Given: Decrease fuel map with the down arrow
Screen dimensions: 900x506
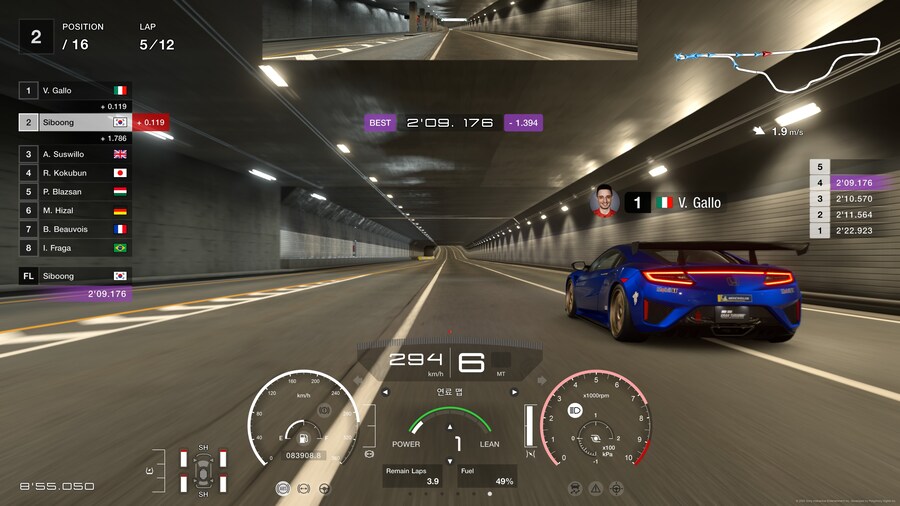Looking at the screenshot, I should click(450, 461).
